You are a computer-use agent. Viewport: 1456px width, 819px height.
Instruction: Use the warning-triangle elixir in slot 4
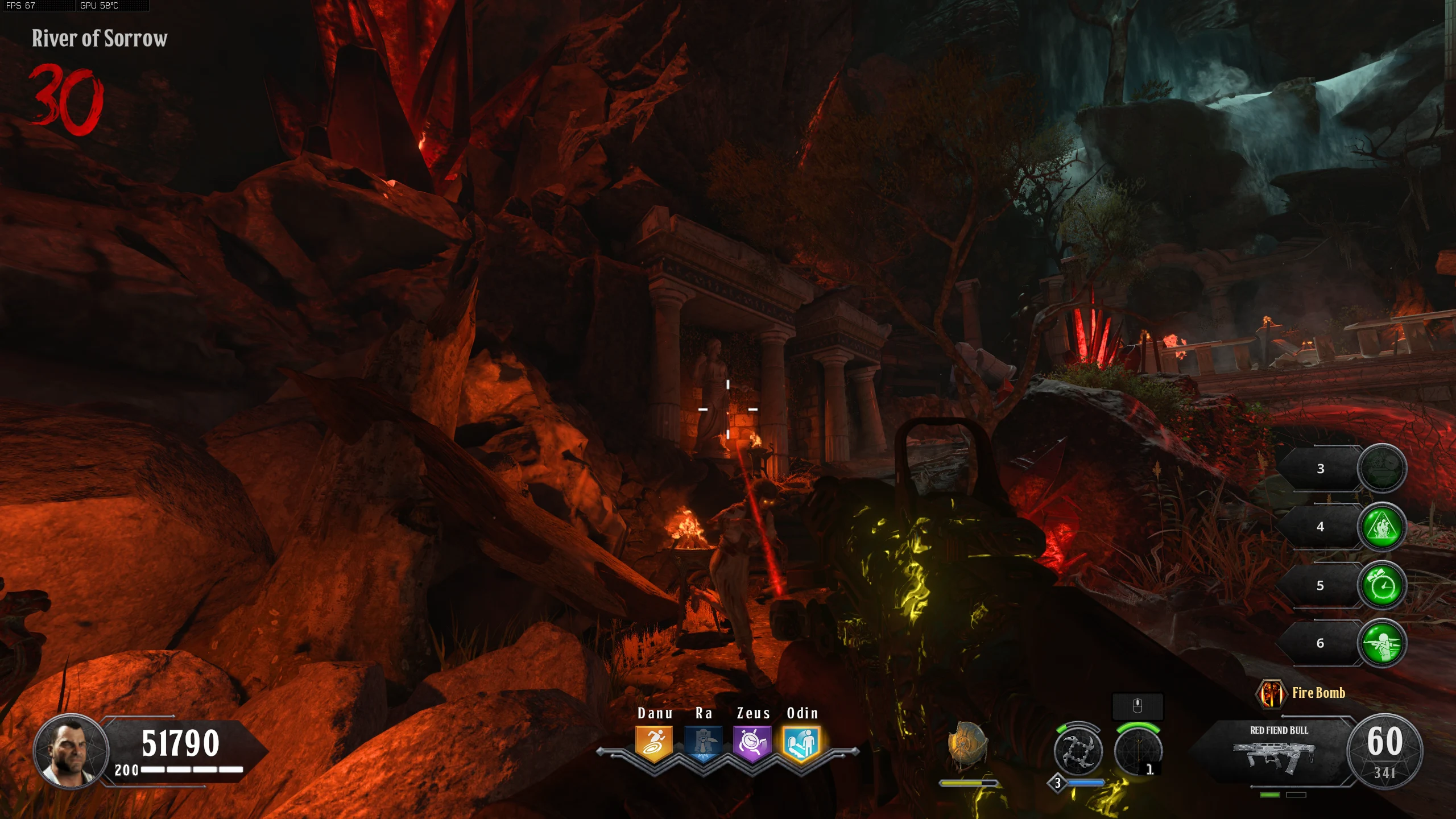click(1381, 527)
